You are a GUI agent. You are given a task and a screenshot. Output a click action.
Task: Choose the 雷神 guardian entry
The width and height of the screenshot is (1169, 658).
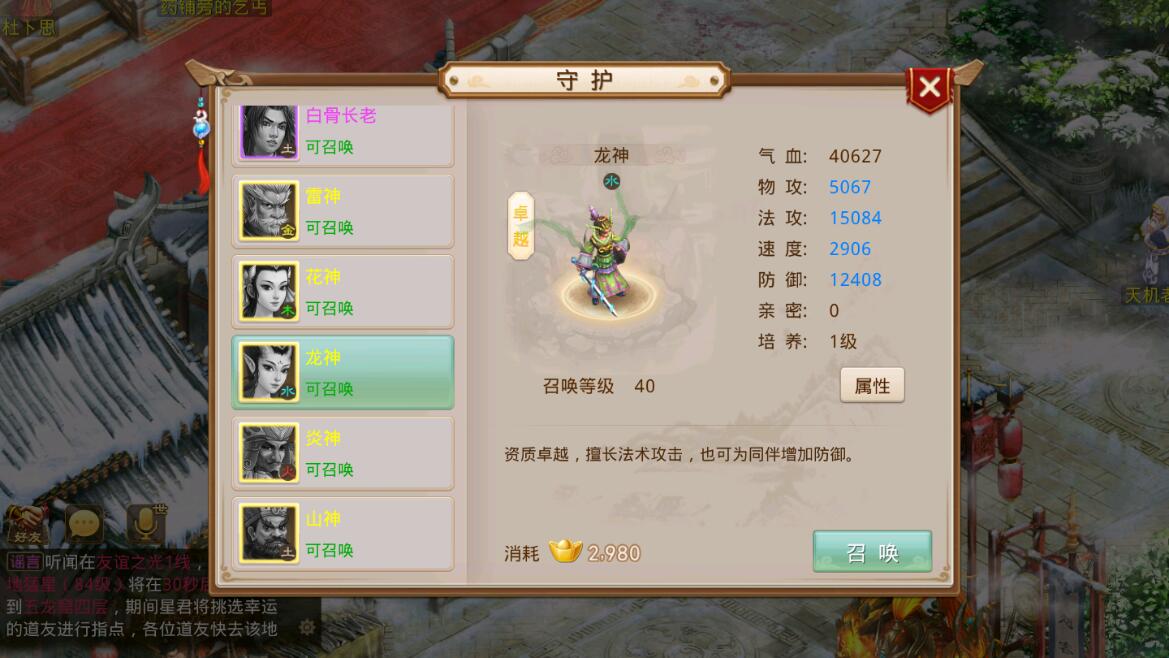tap(343, 212)
